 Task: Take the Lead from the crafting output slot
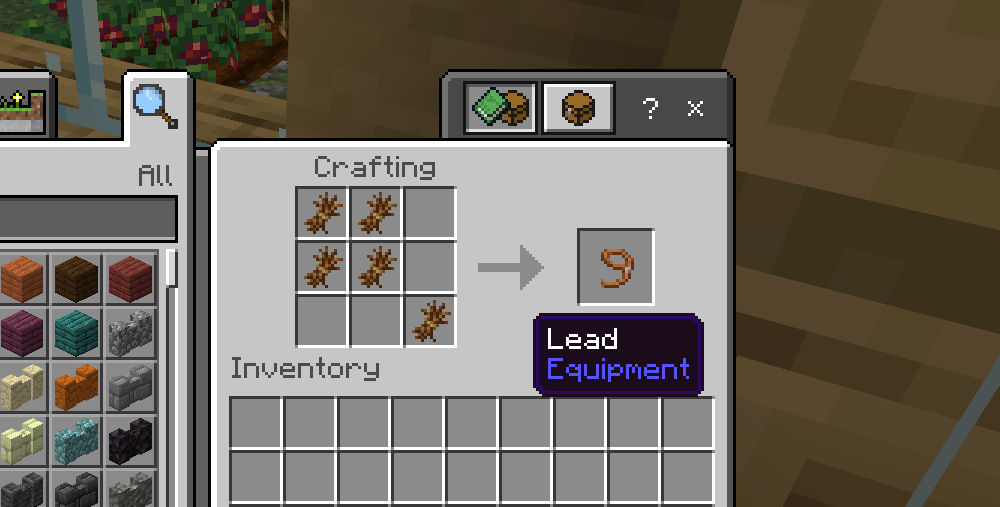pyautogui.click(x=616, y=267)
